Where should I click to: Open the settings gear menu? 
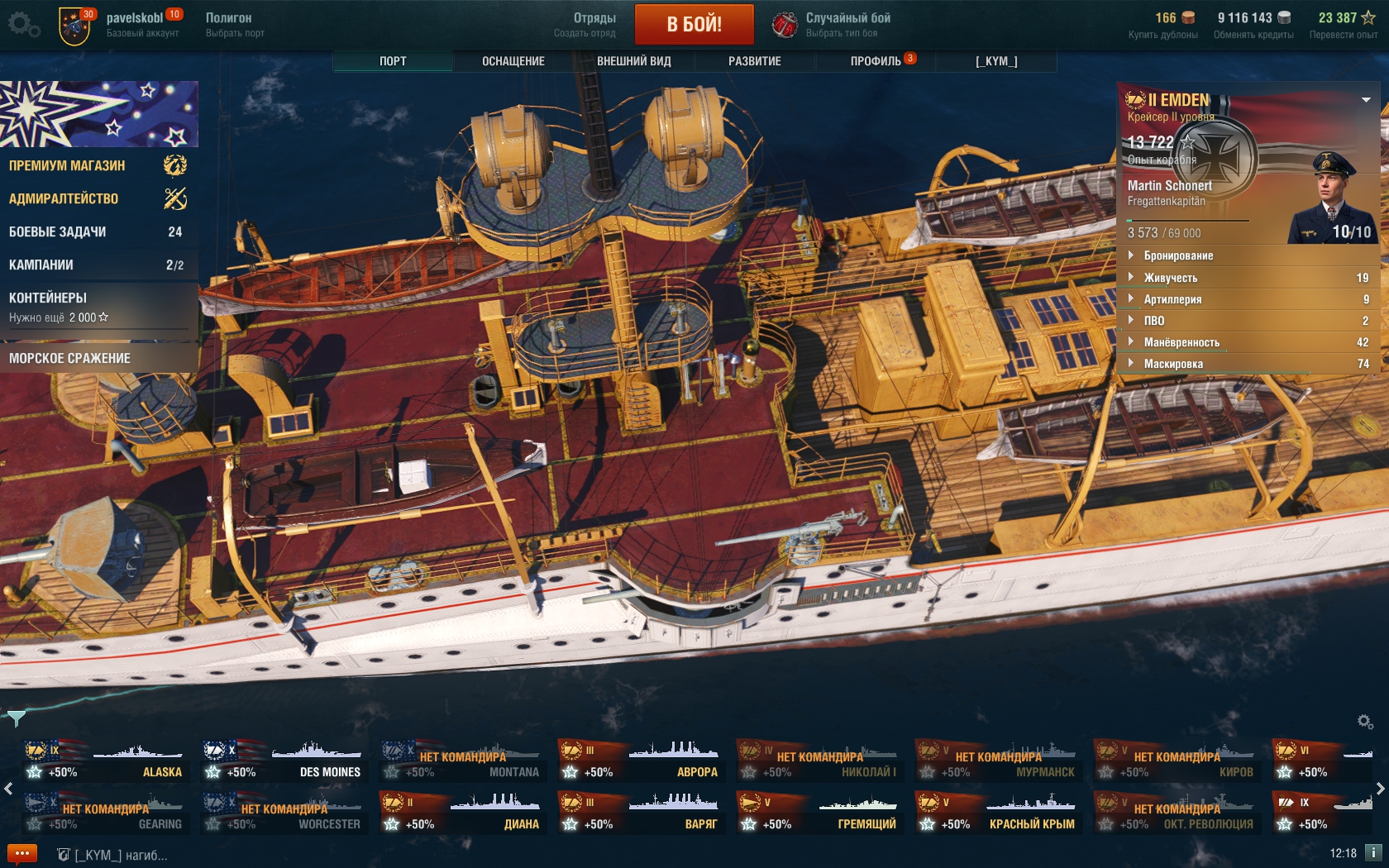pos(23,24)
